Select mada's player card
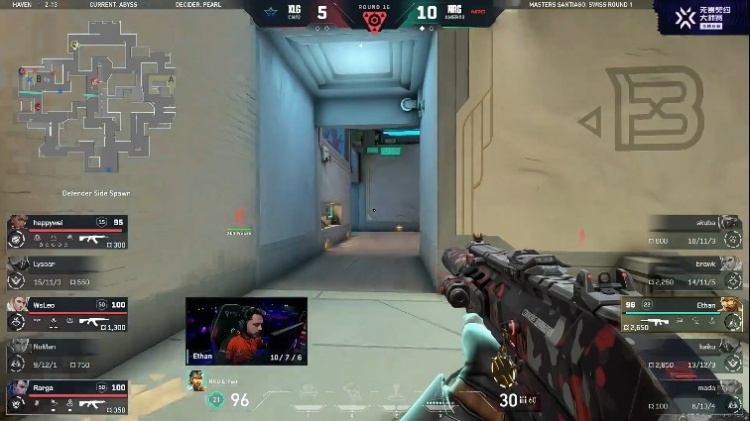Screen dimensions: 750x421 coord(695,397)
